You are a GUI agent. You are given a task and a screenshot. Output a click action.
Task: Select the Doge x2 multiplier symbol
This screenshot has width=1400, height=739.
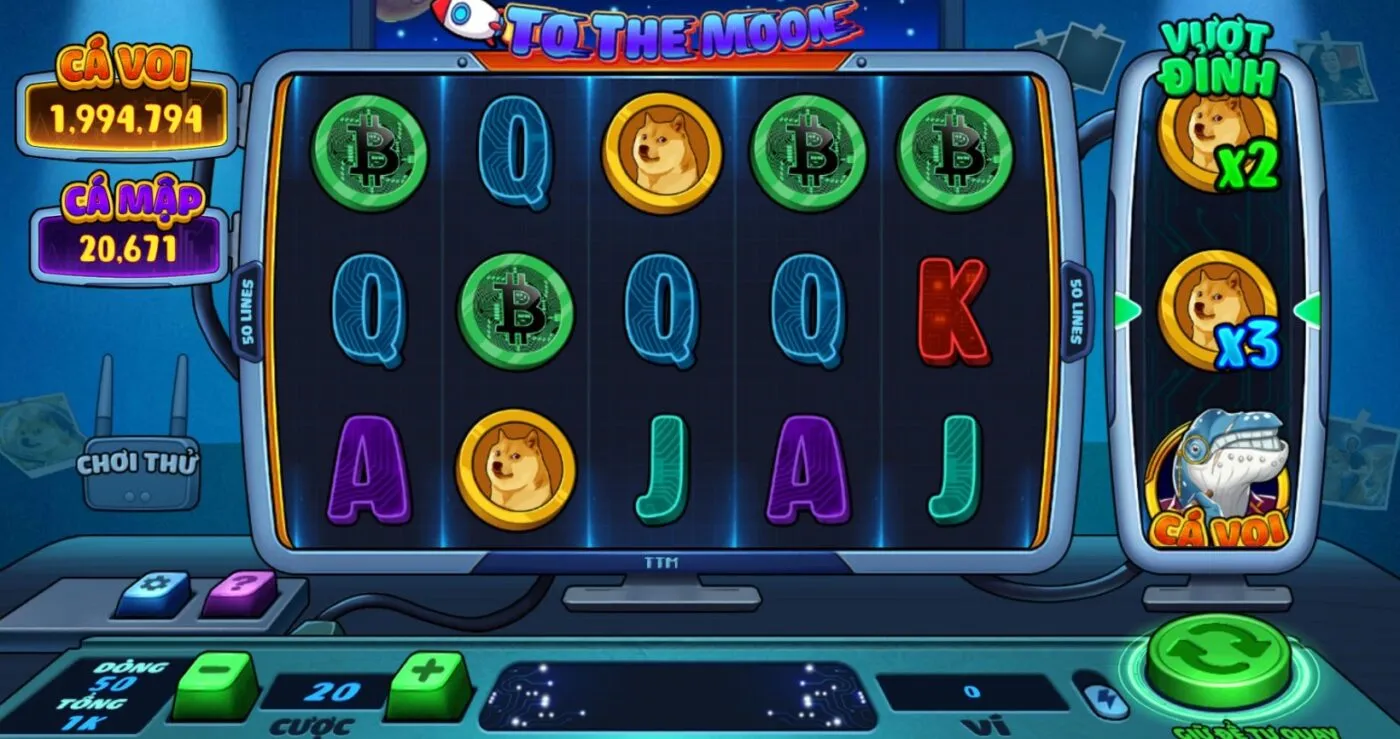1220,147
